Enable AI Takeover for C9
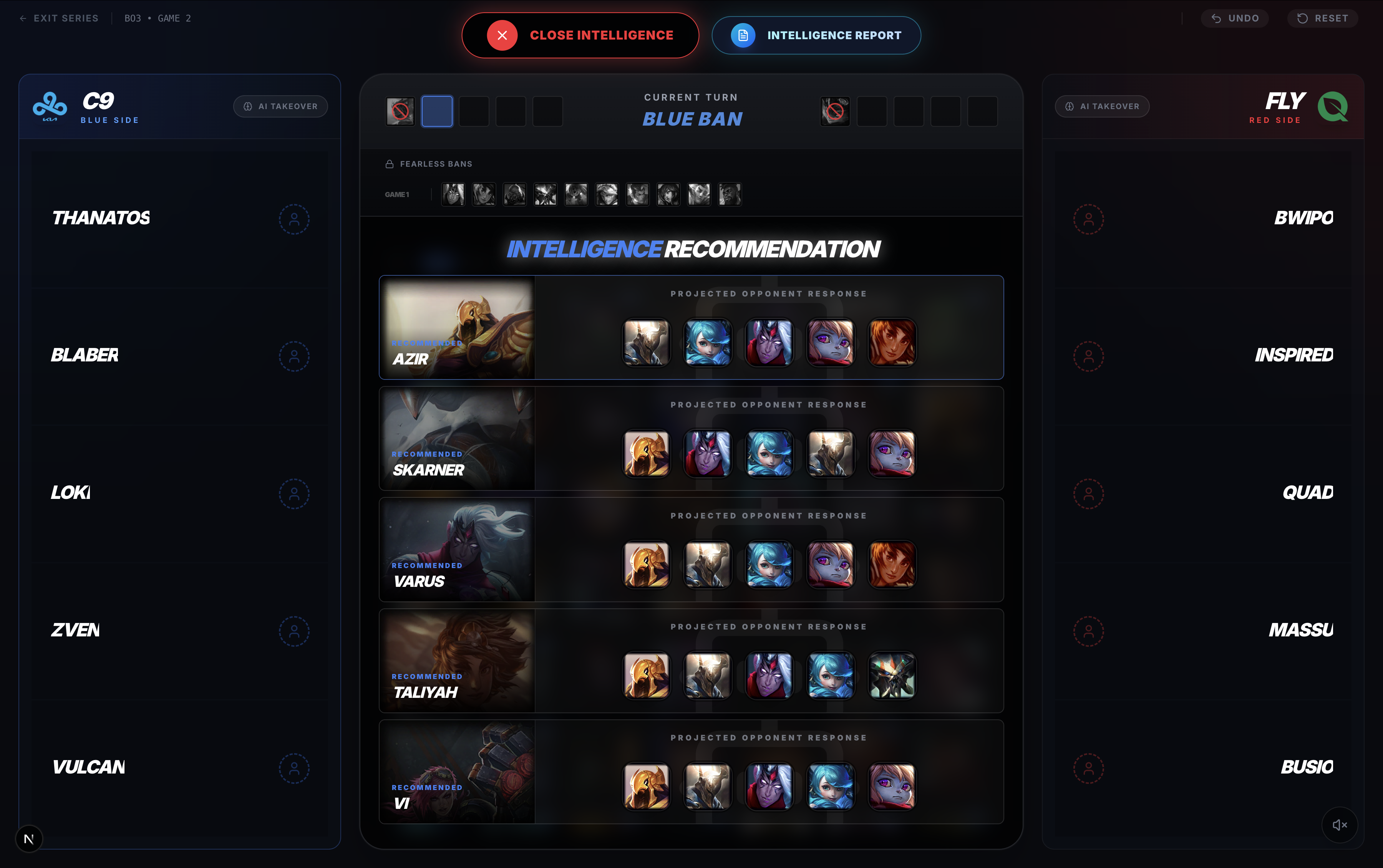Image resolution: width=1383 pixels, height=868 pixels. click(x=280, y=106)
